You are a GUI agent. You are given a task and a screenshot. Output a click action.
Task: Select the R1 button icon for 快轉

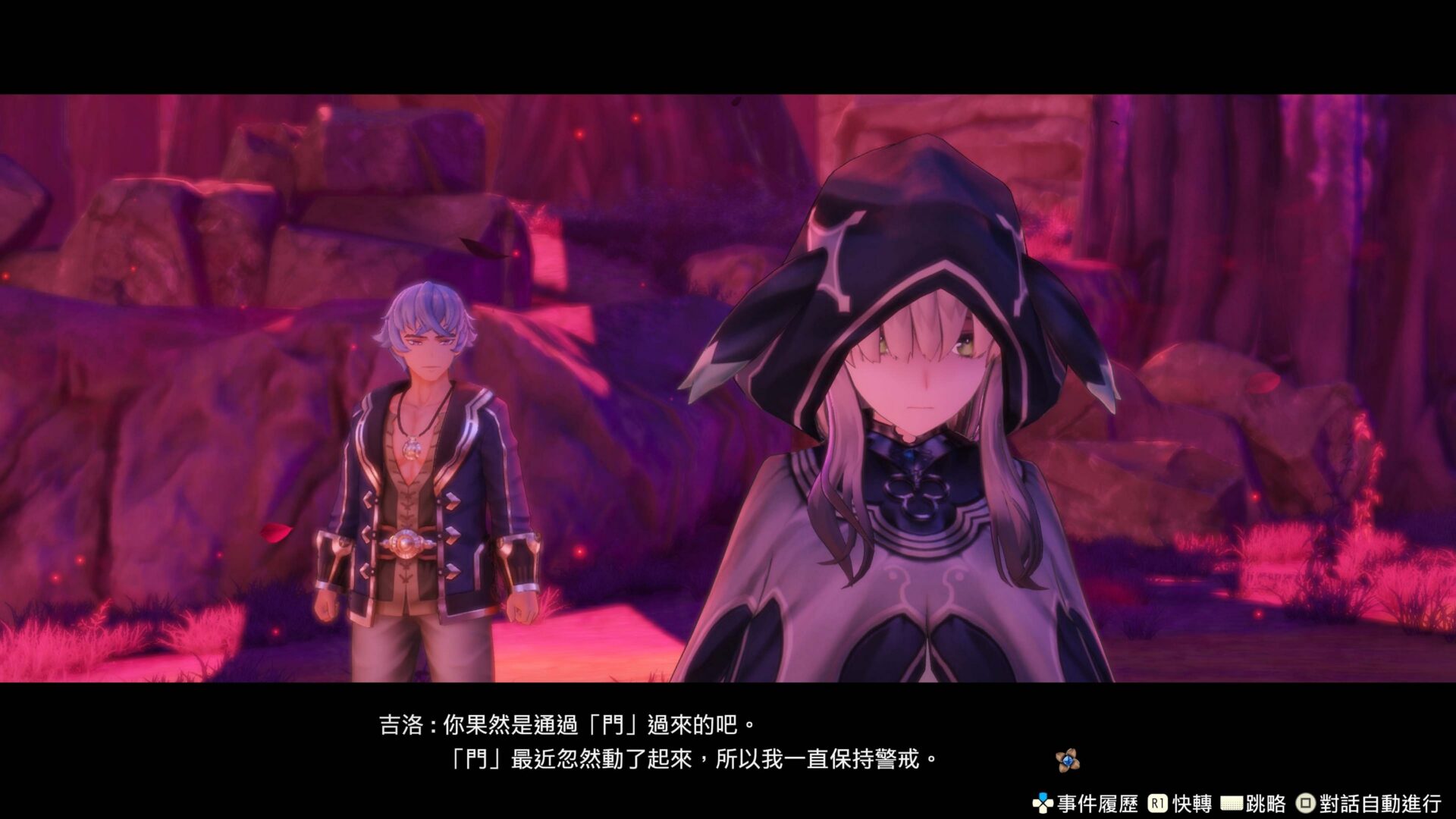(1157, 802)
